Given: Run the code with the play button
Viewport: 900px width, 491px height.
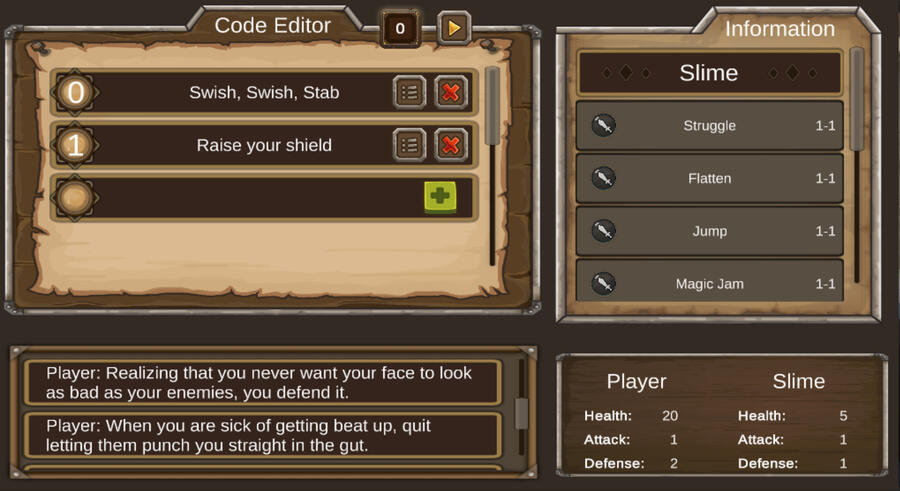Looking at the screenshot, I should [454, 28].
